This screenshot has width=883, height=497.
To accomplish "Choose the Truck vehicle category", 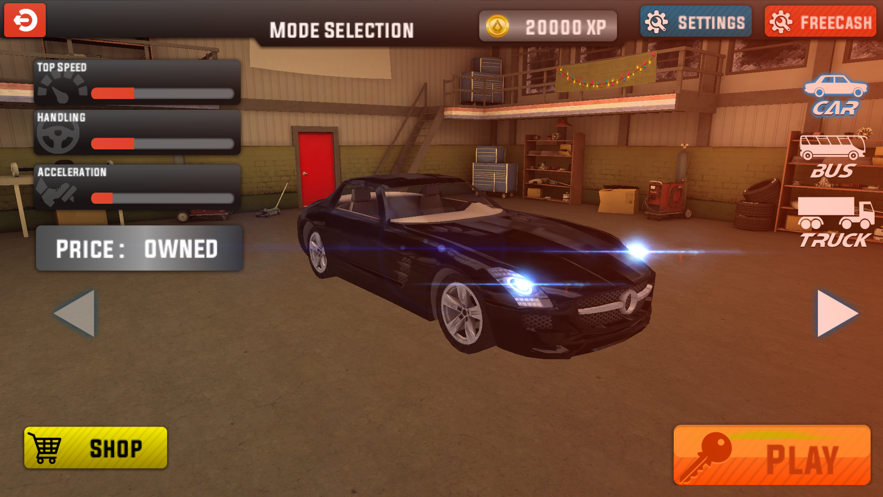I will coord(835,222).
